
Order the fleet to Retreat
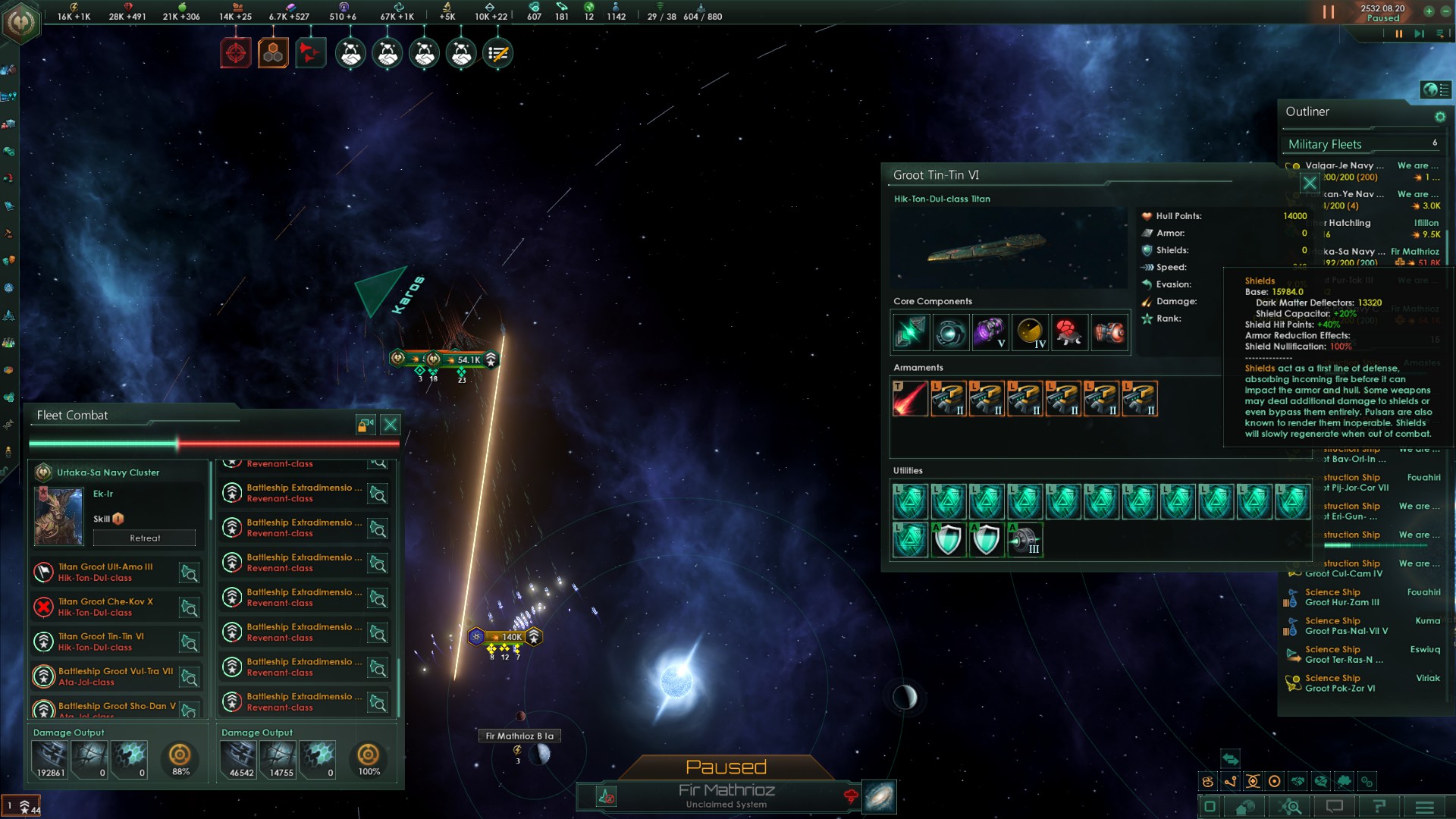click(145, 538)
